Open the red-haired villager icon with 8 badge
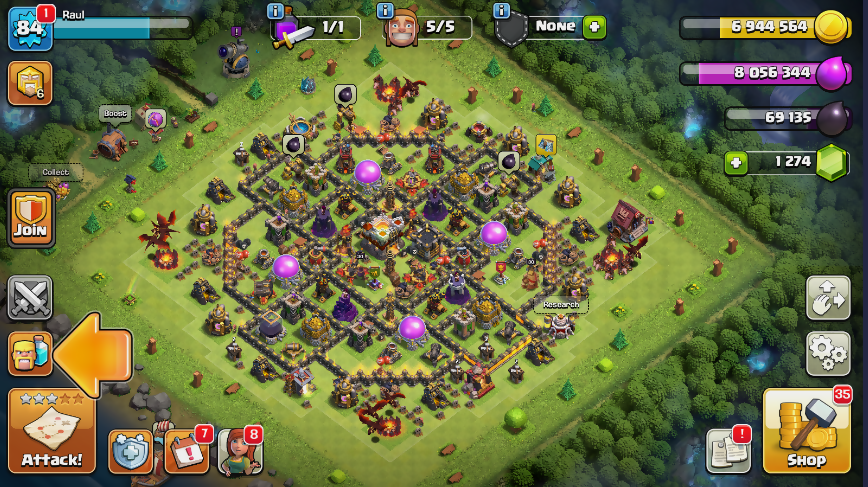Viewport: 868px width, 487px height. [x=239, y=451]
